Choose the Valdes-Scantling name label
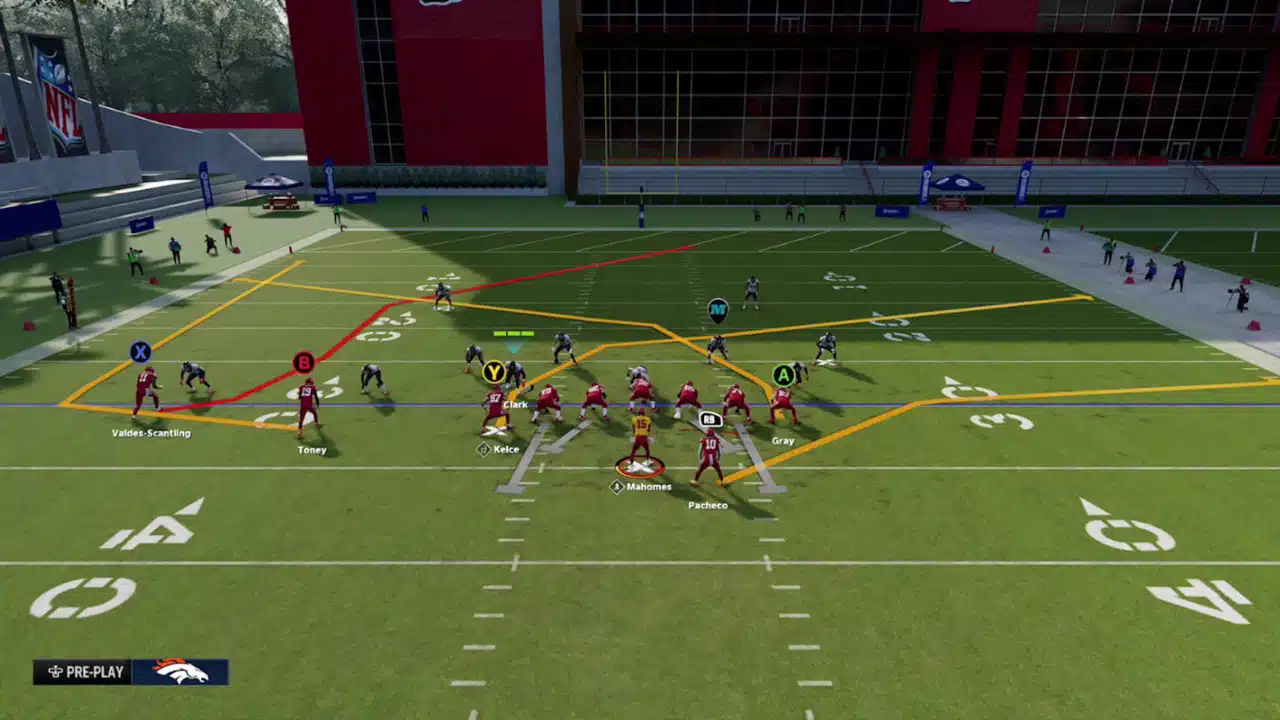The height and width of the screenshot is (720, 1280). (x=151, y=433)
